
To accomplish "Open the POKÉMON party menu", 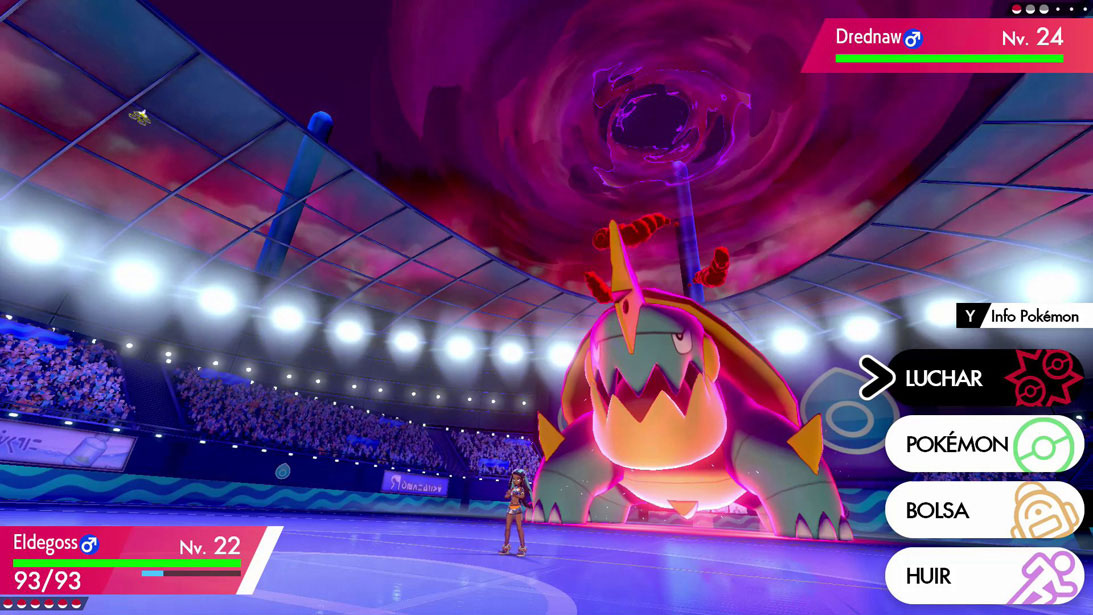I will click(x=984, y=445).
